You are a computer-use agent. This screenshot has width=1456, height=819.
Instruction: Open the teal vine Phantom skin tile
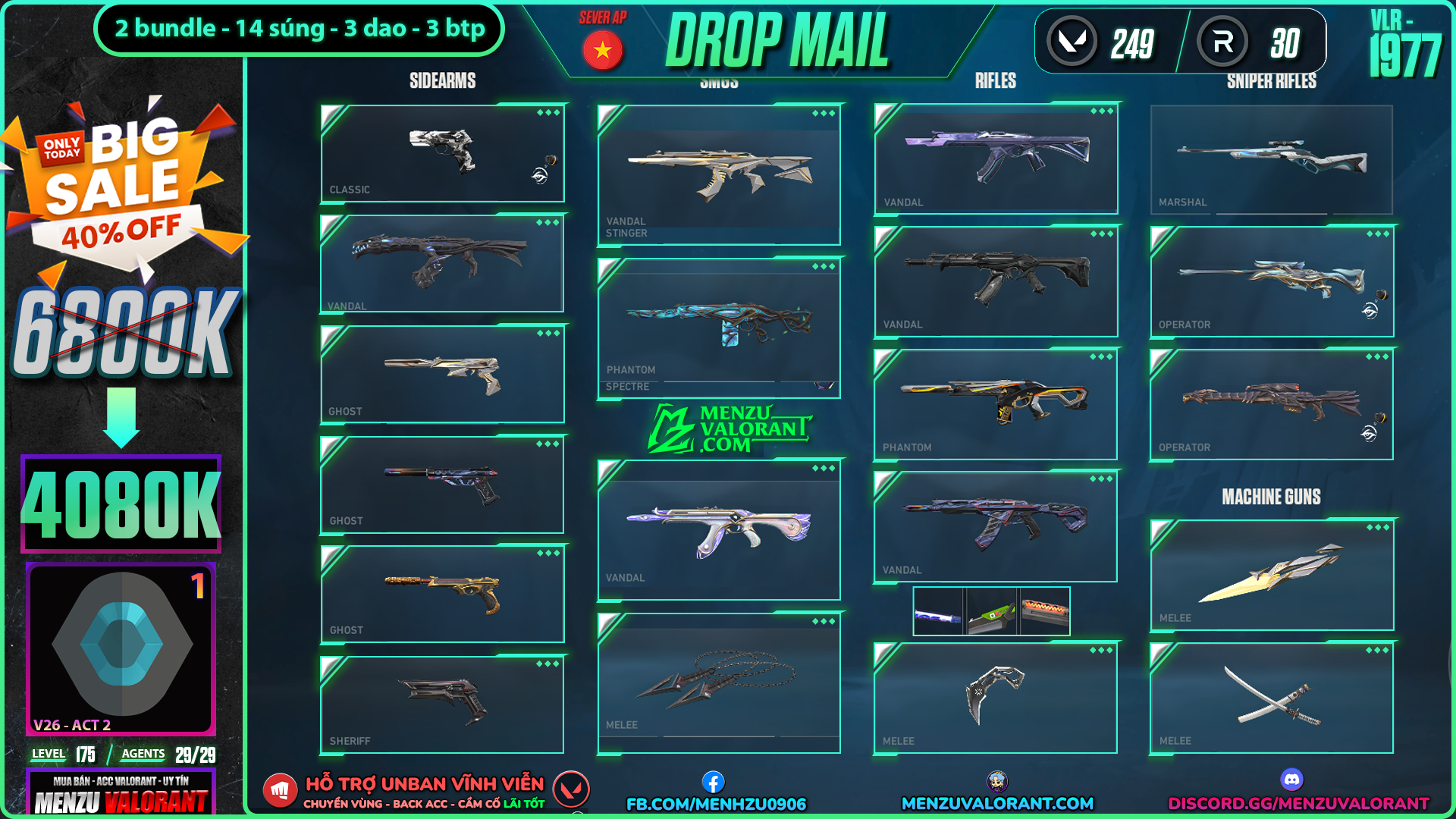click(718, 326)
